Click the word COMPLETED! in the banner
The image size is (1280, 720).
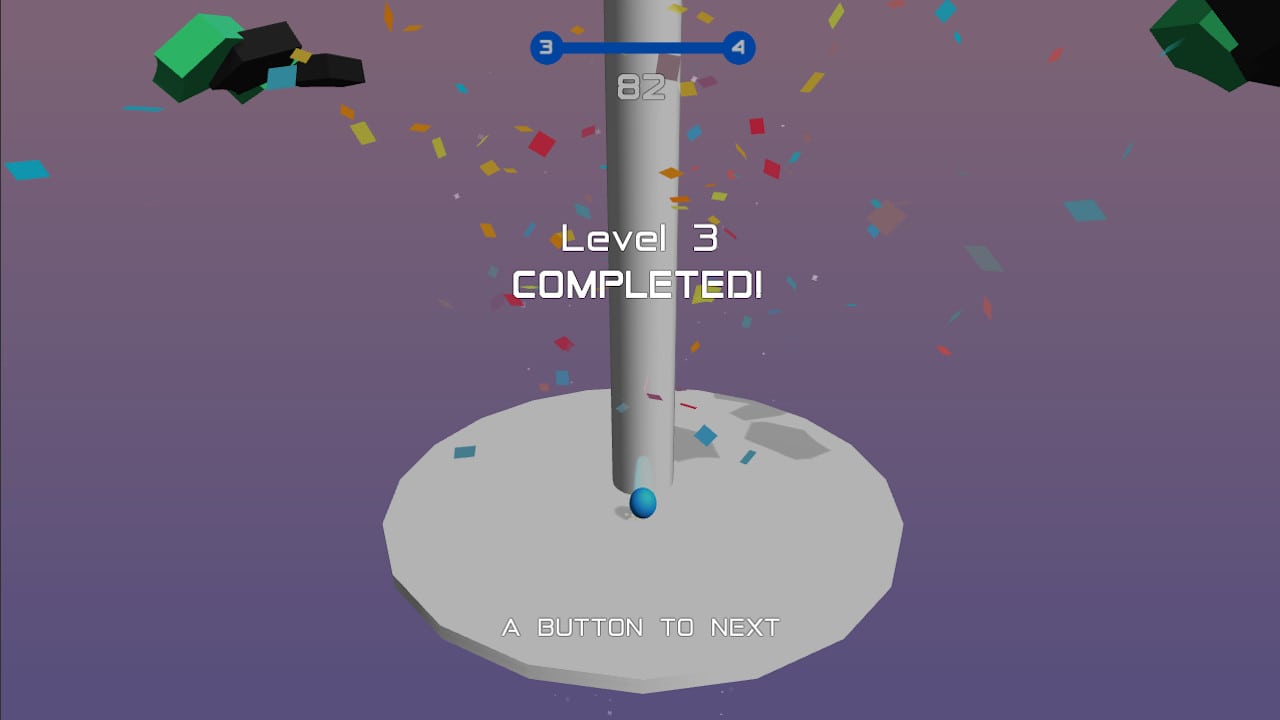click(637, 285)
